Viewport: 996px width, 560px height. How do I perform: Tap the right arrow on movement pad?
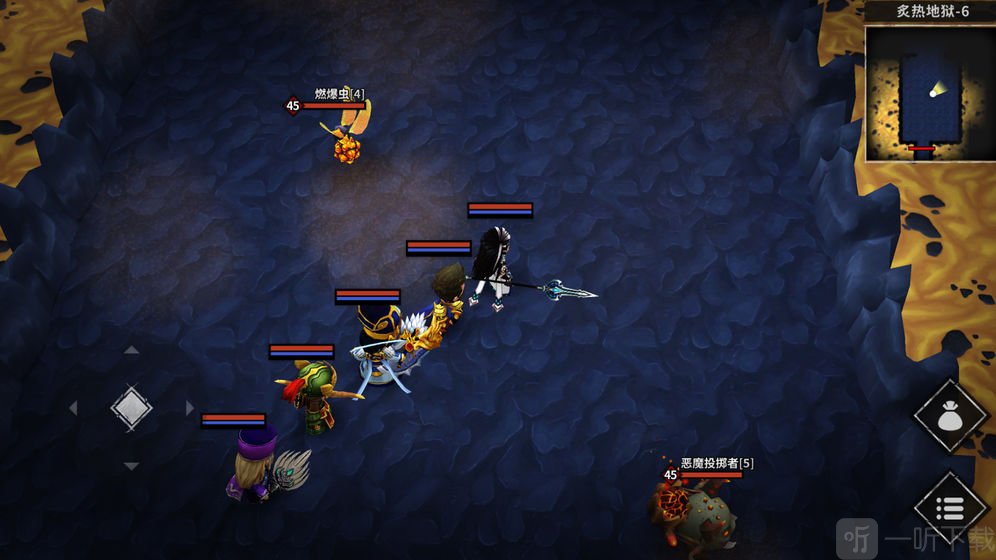(x=189, y=408)
